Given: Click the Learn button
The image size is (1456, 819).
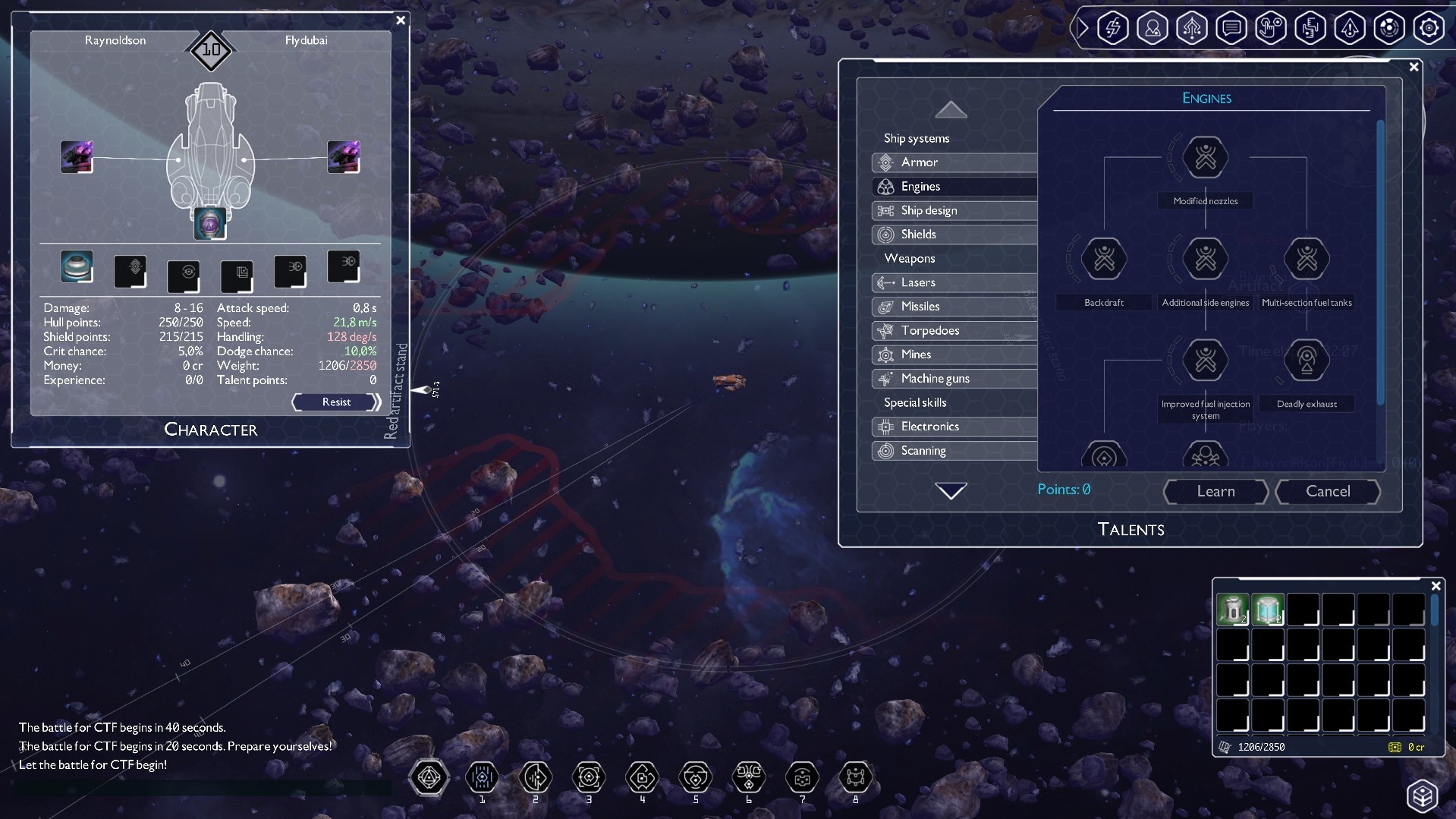Looking at the screenshot, I should [1215, 492].
